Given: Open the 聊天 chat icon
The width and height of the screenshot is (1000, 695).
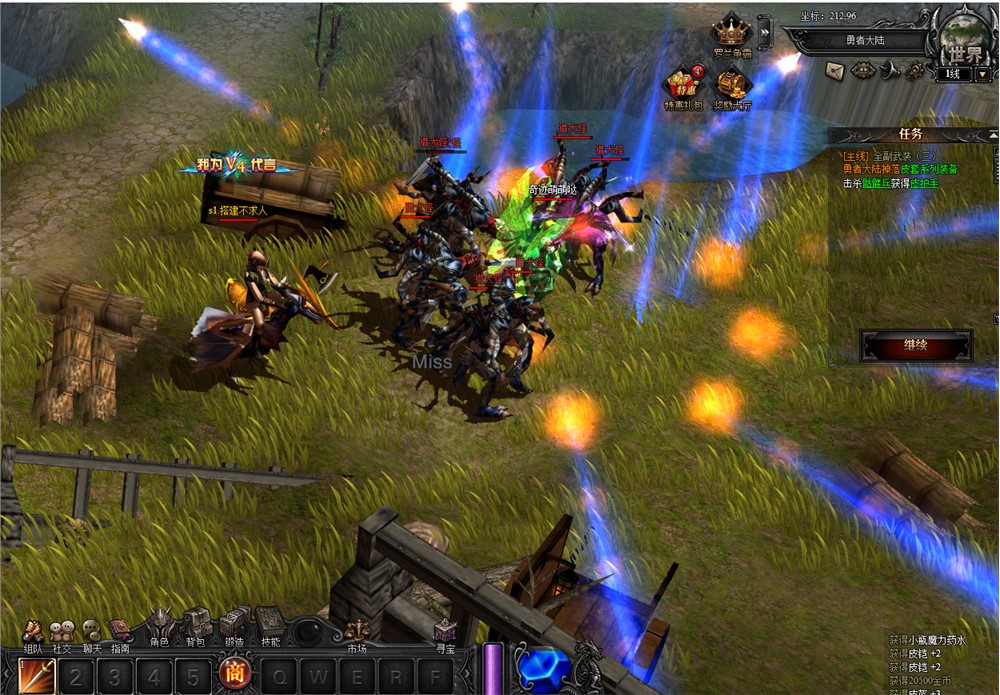Looking at the screenshot, I should pyautogui.click(x=91, y=633).
